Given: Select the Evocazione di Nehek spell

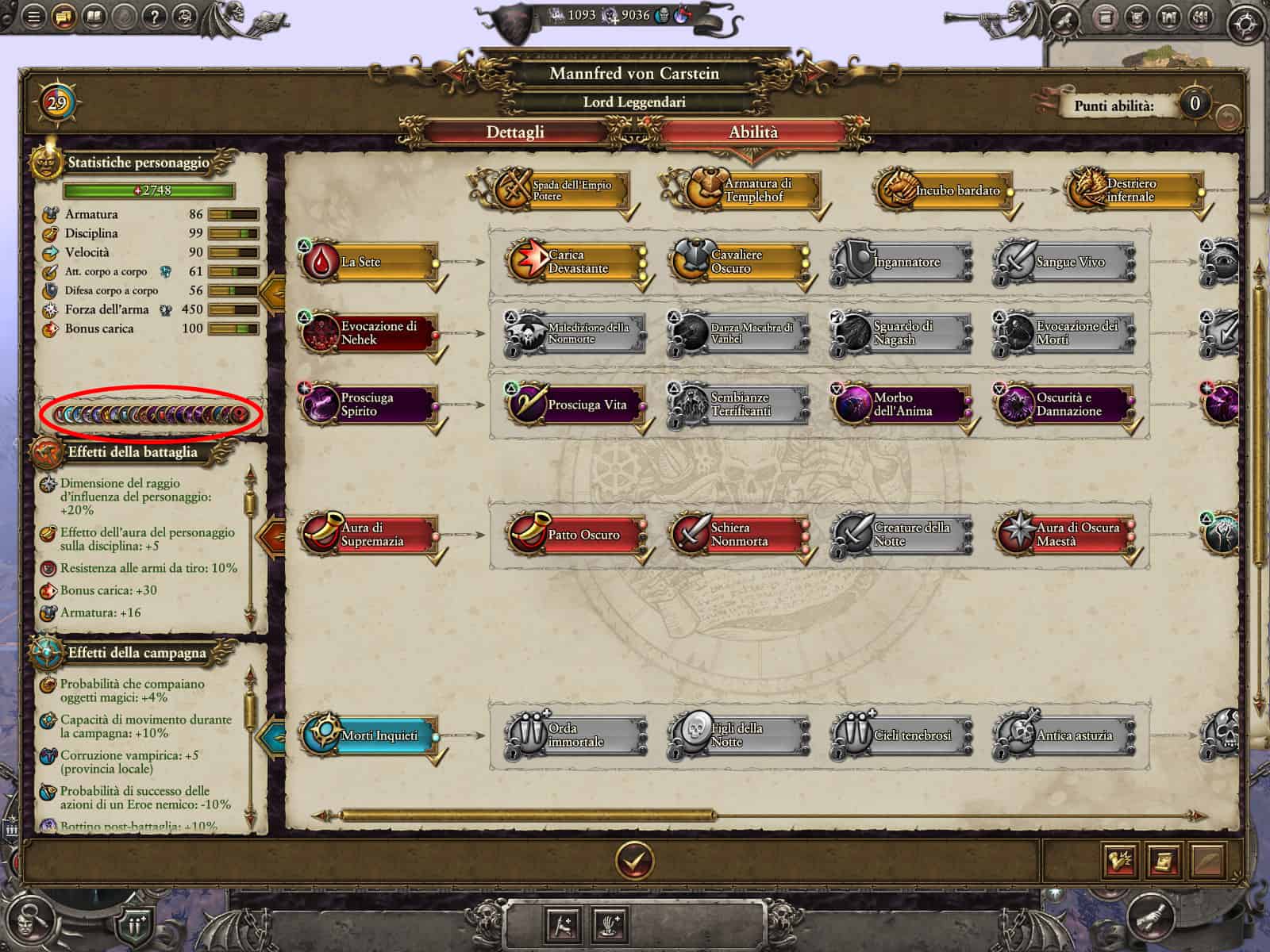Looking at the screenshot, I should click(x=369, y=333).
